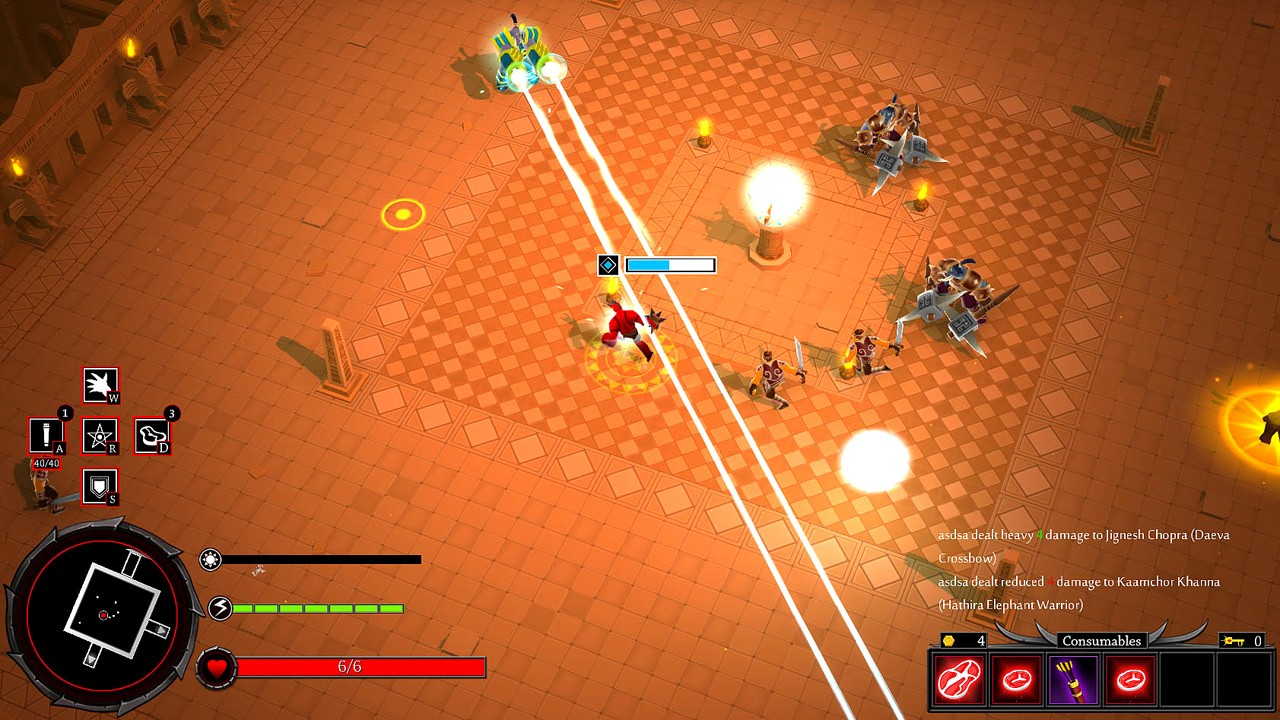Select the shield ability marked S
The width and height of the screenshot is (1280, 720).
(x=100, y=487)
